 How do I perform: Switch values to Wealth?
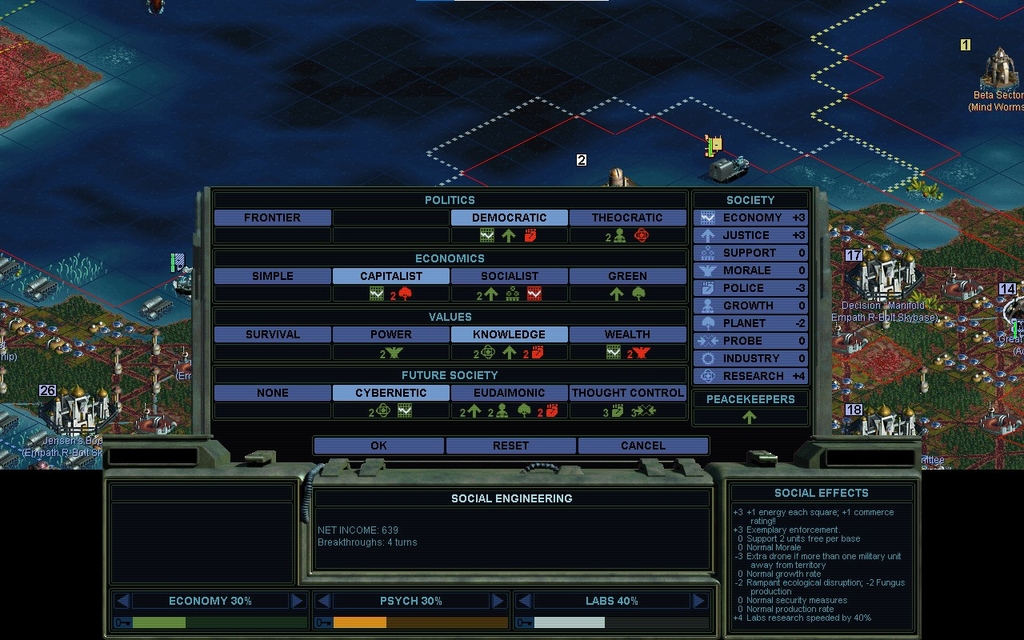tap(627, 334)
